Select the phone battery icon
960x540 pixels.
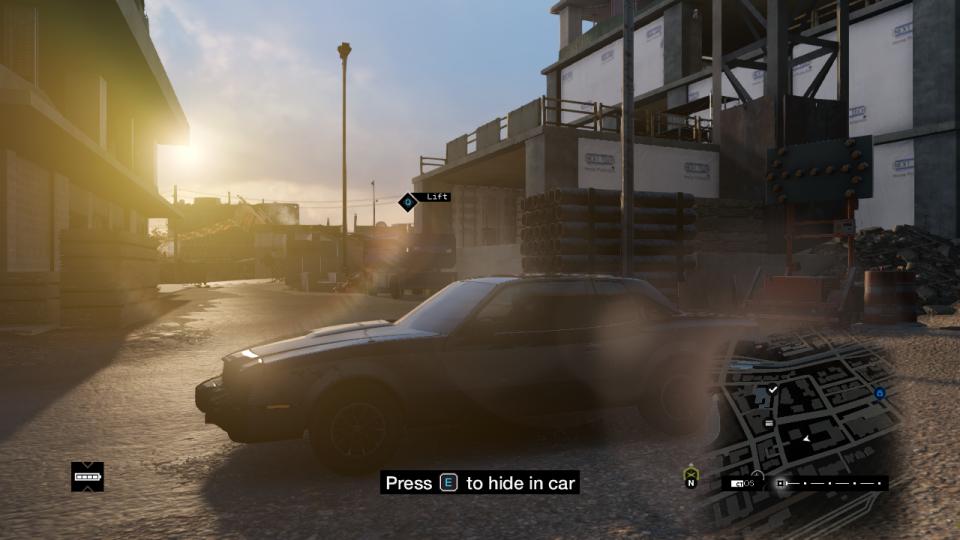(x=88, y=477)
